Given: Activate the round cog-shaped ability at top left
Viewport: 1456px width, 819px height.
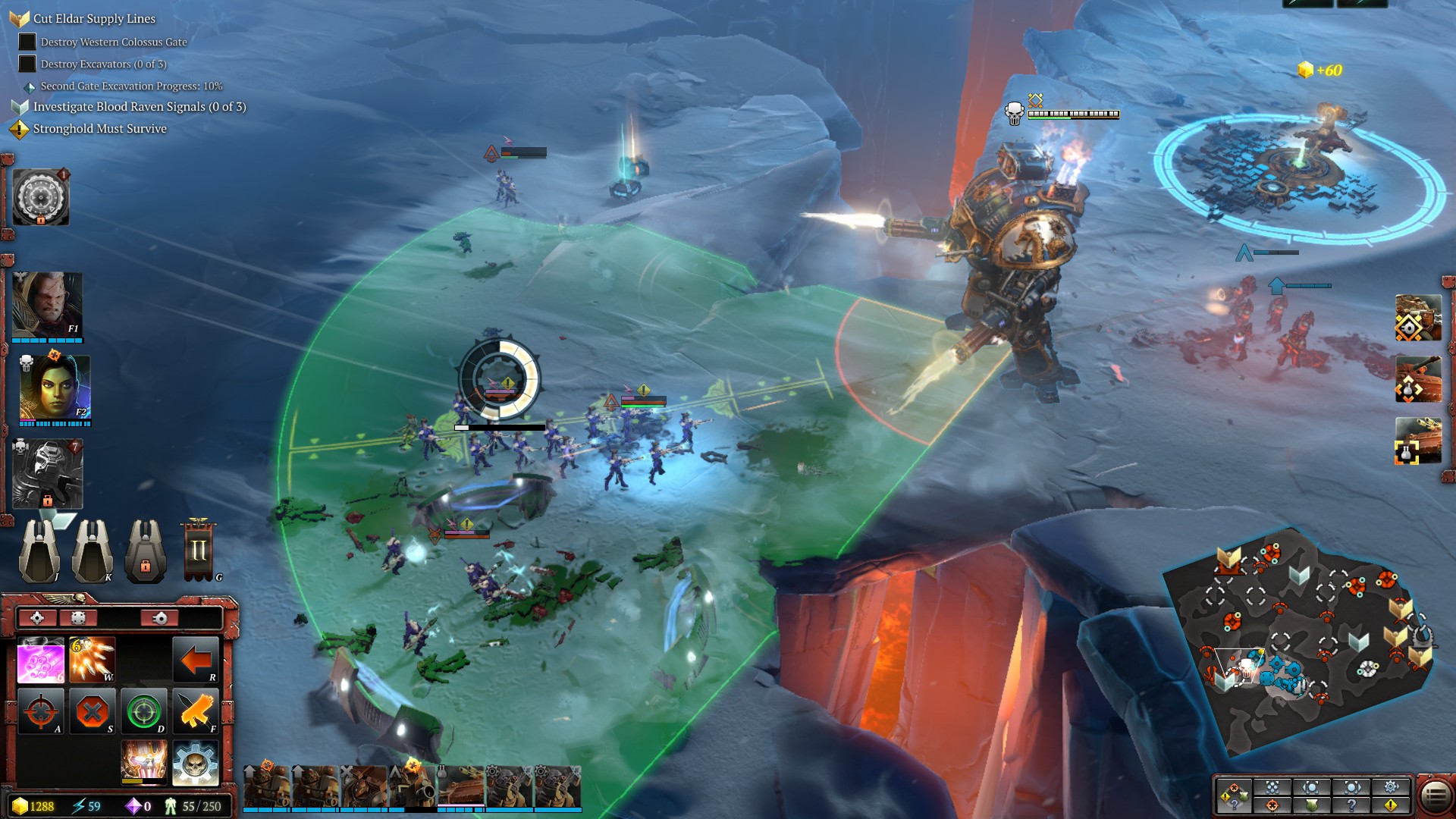Looking at the screenshot, I should (x=41, y=197).
